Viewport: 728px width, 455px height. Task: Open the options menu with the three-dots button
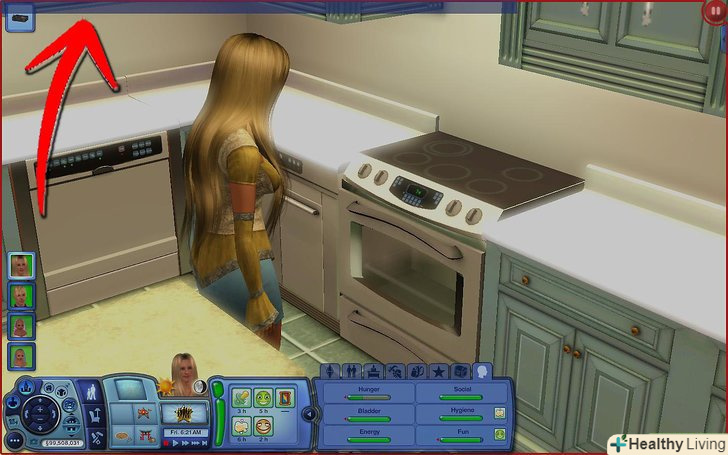[14, 438]
